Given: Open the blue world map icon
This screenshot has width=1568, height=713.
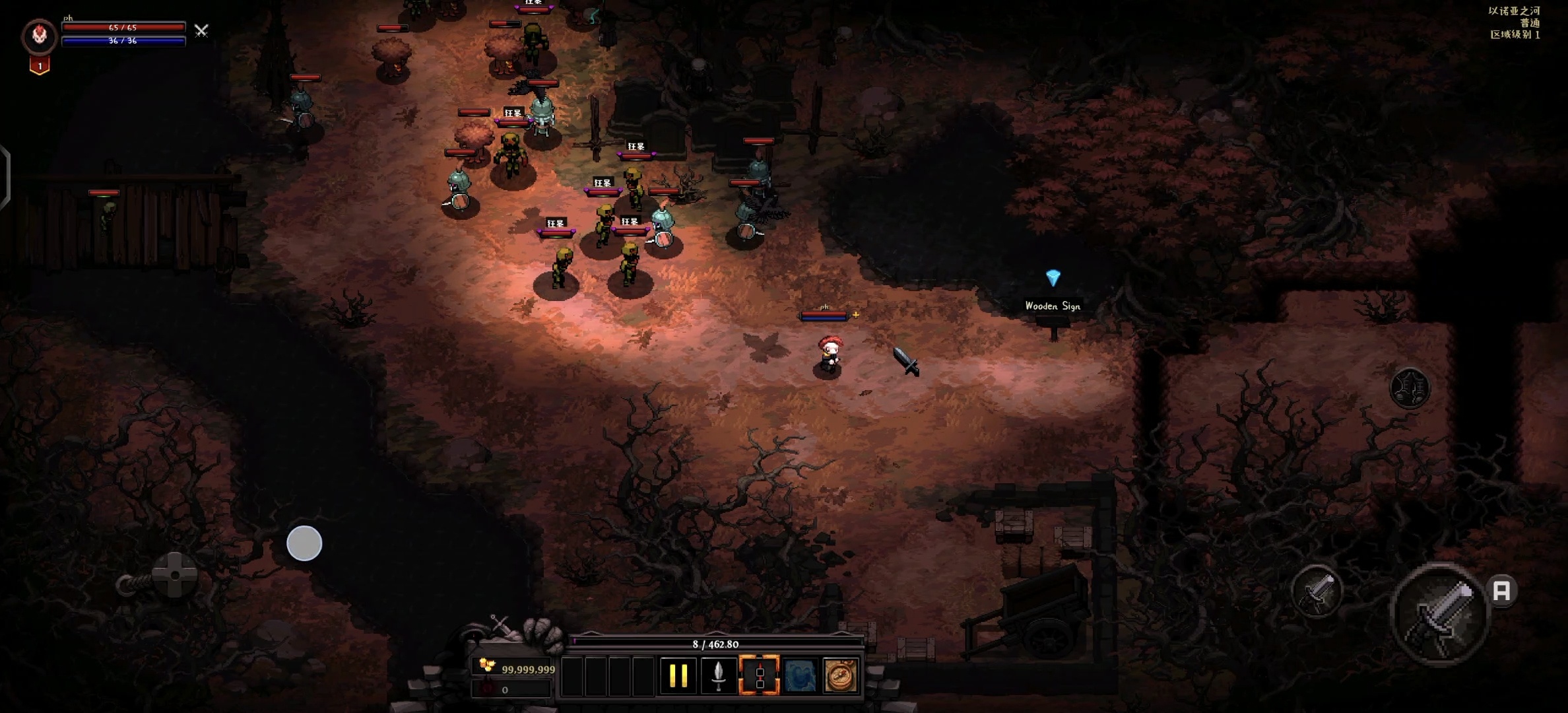Looking at the screenshot, I should click(x=800, y=675).
